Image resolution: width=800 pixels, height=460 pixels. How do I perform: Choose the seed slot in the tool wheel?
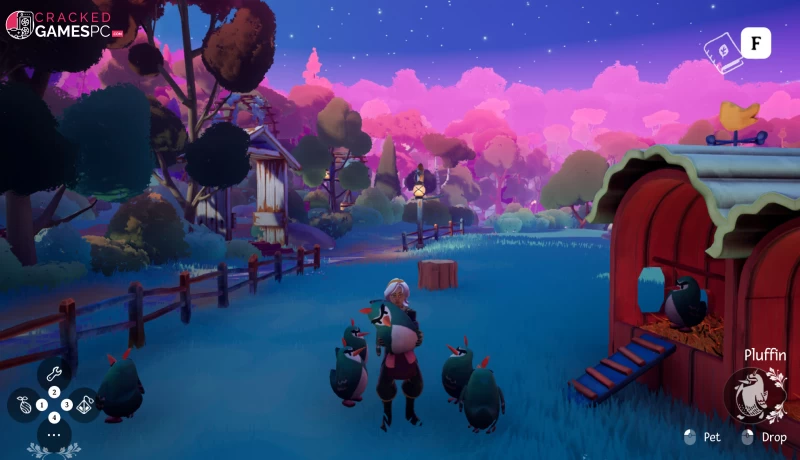click(x=24, y=405)
